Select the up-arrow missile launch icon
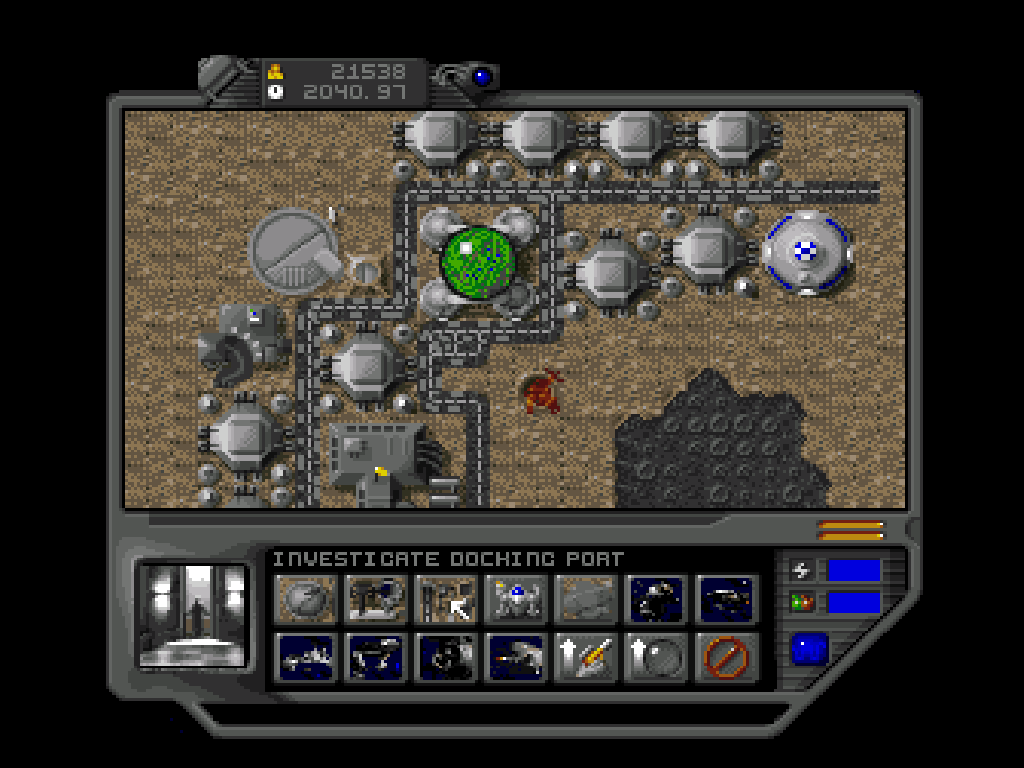1024x768 pixels. pos(587,657)
